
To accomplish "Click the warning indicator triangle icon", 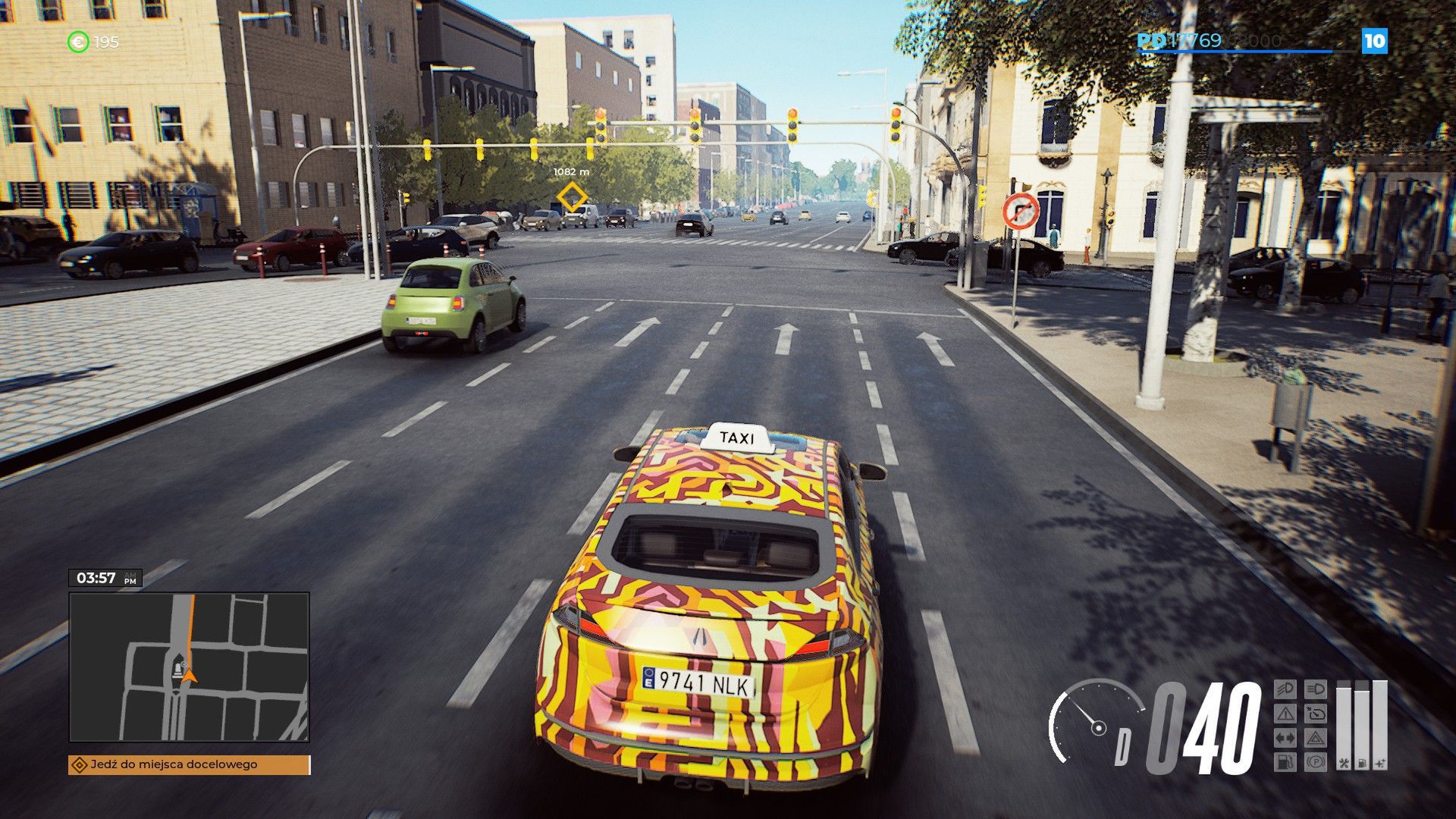I will [1285, 713].
